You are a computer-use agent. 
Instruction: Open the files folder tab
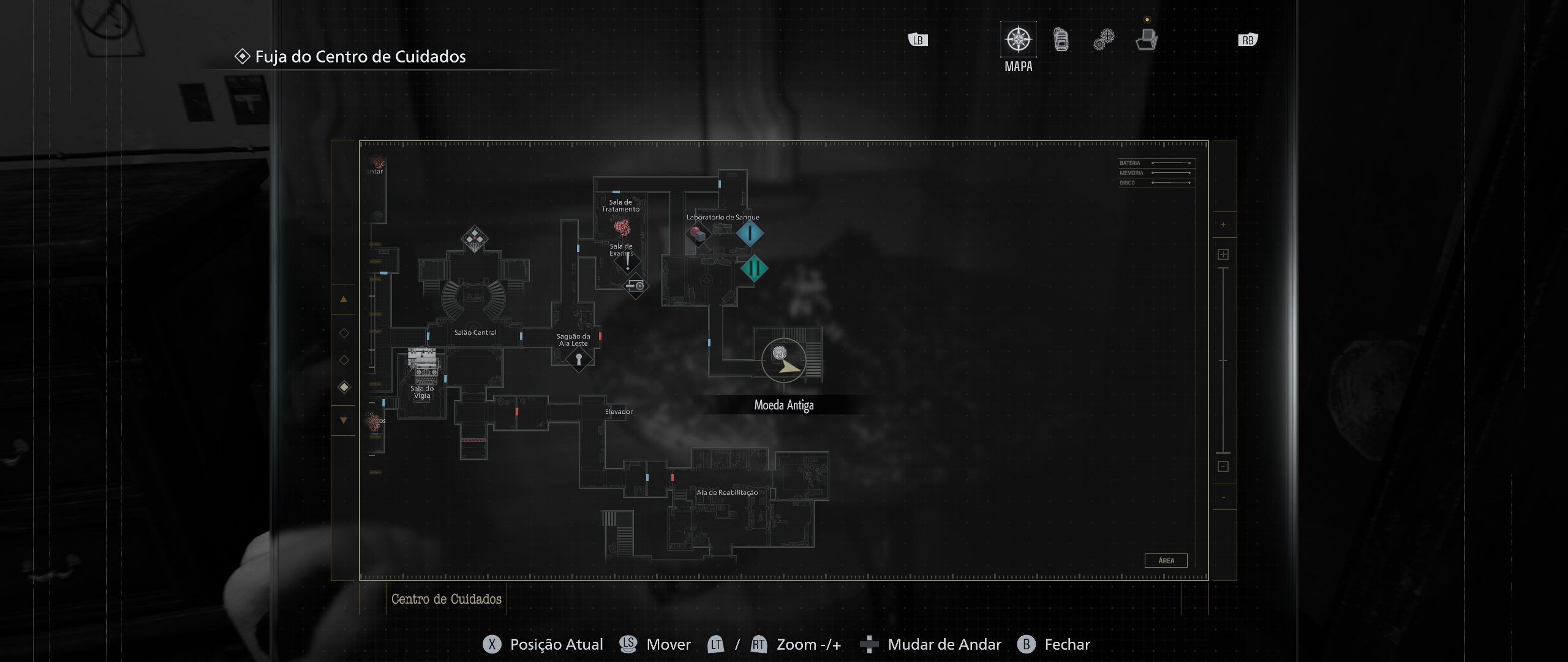point(1146,40)
